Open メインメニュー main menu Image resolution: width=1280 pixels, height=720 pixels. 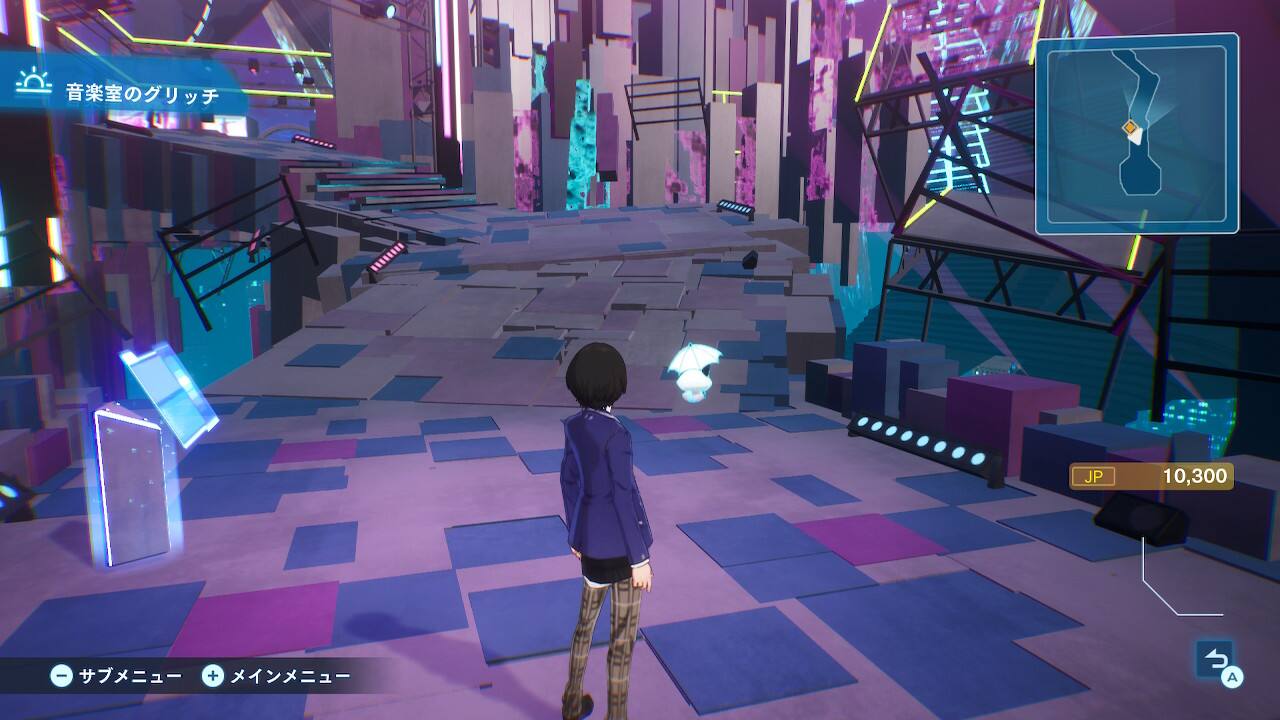point(277,676)
